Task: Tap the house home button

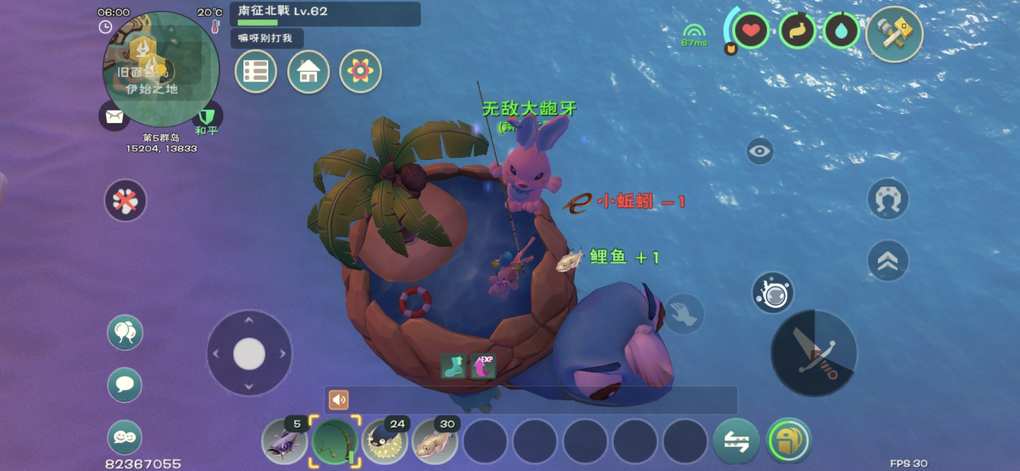Action: tap(308, 72)
